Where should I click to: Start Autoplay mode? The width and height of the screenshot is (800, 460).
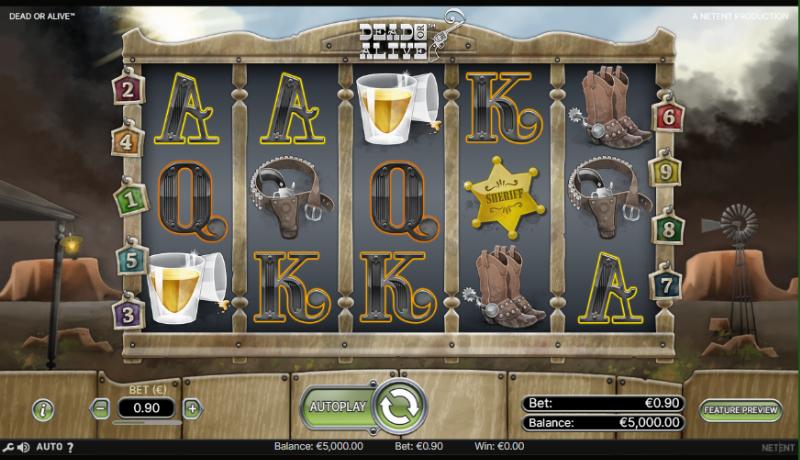[338, 407]
